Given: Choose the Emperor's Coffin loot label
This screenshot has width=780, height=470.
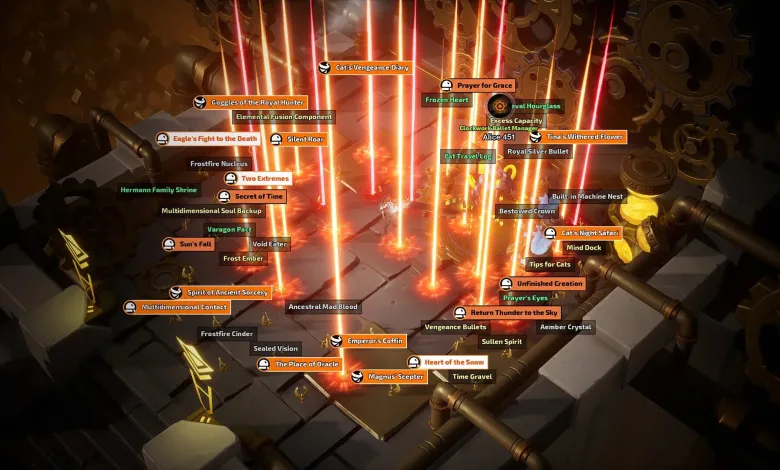Looking at the screenshot, I should pos(374,341).
